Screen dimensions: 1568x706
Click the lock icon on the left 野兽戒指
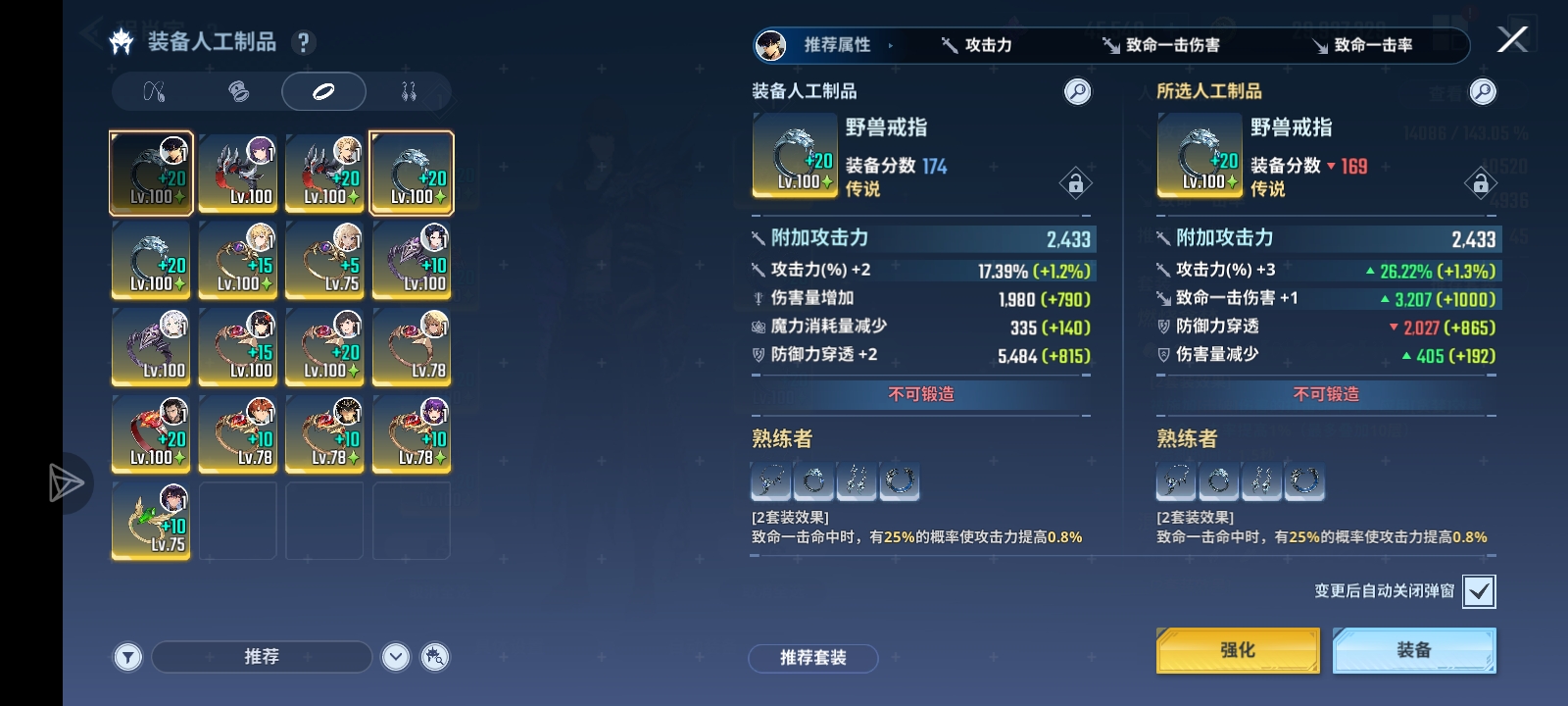pos(1076,184)
